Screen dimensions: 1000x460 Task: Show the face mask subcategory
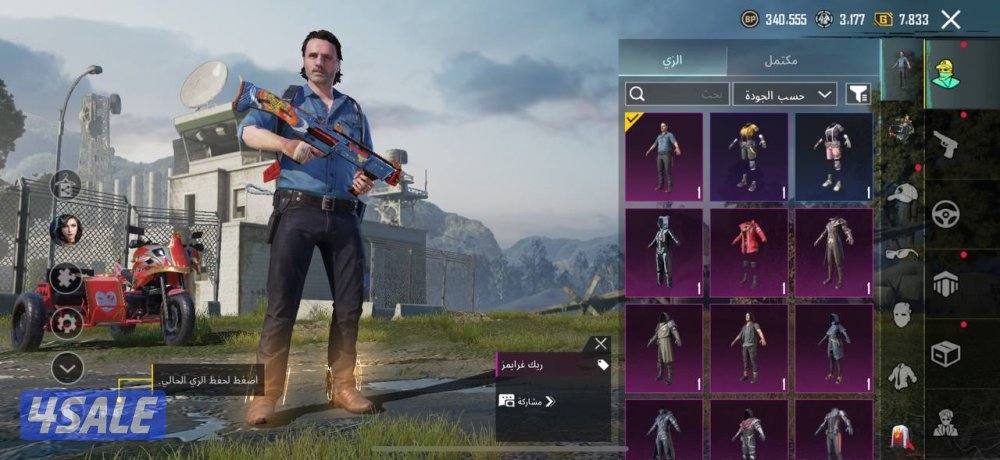click(903, 314)
